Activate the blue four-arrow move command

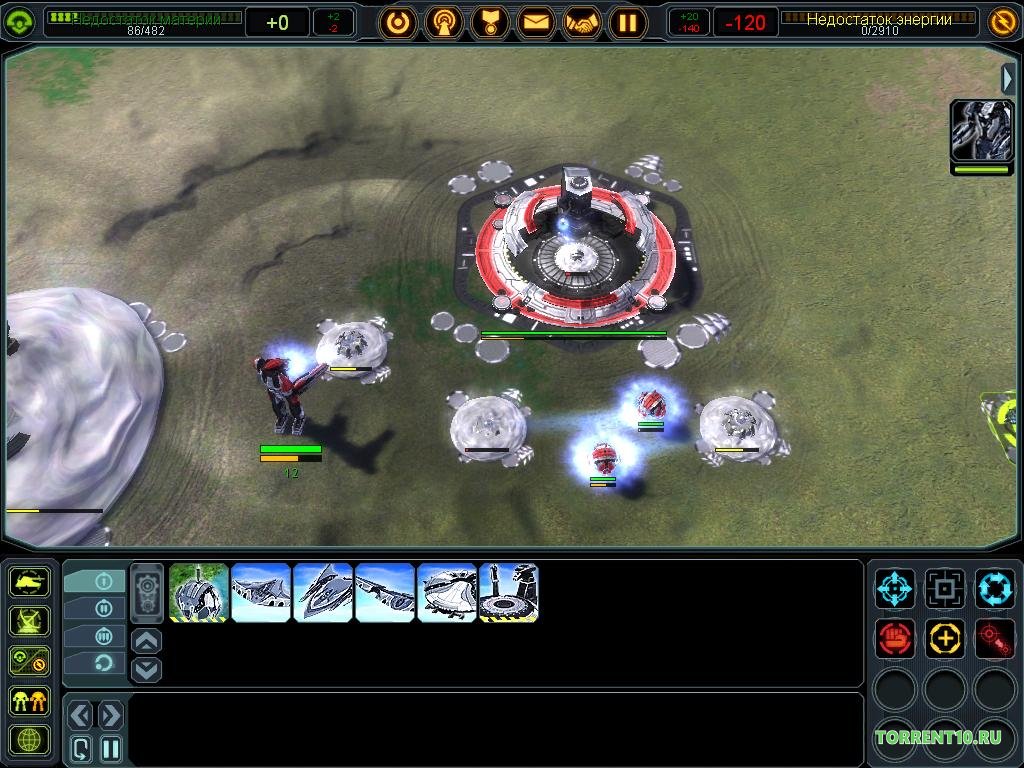click(x=895, y=588)
